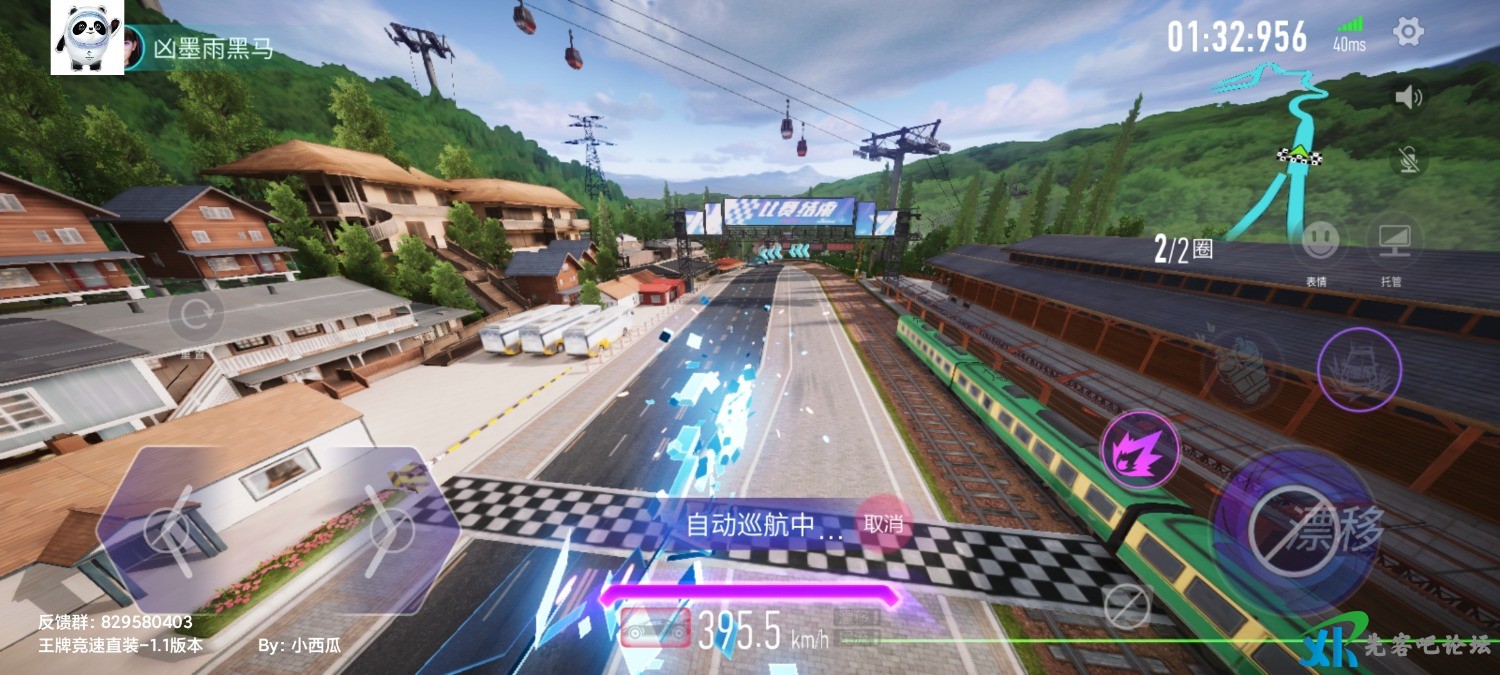Steer left with the left control pad
The image size is (1500, 675).
170,530
